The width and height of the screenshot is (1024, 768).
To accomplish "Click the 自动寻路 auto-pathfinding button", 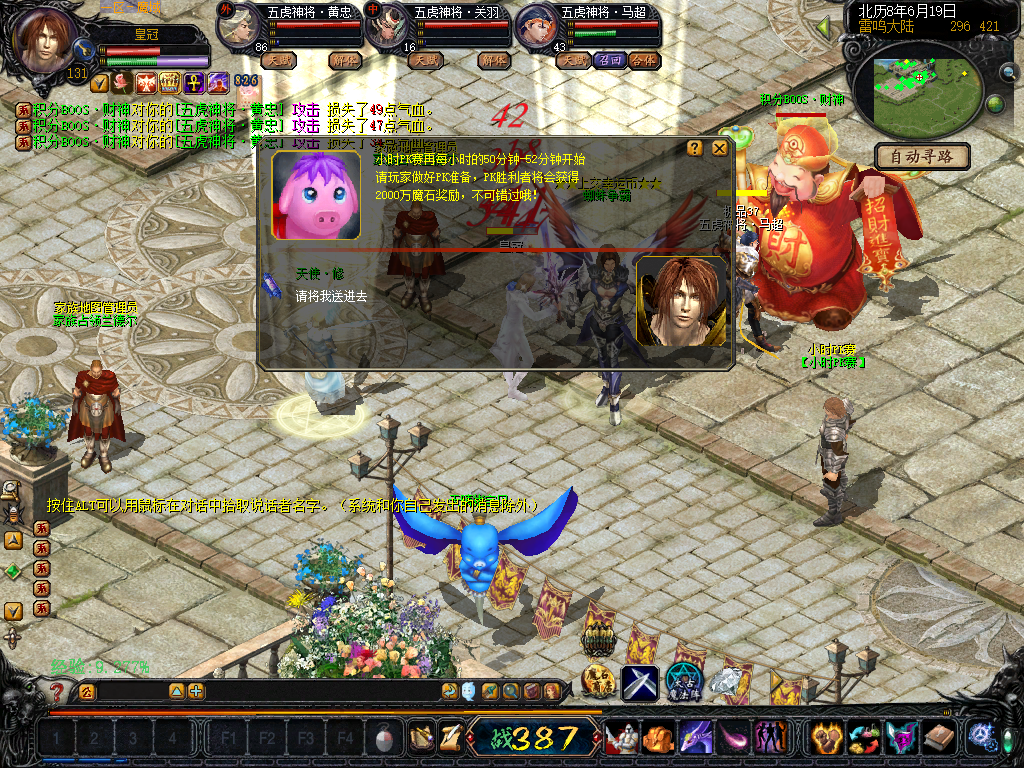I will tap(921, 157).
